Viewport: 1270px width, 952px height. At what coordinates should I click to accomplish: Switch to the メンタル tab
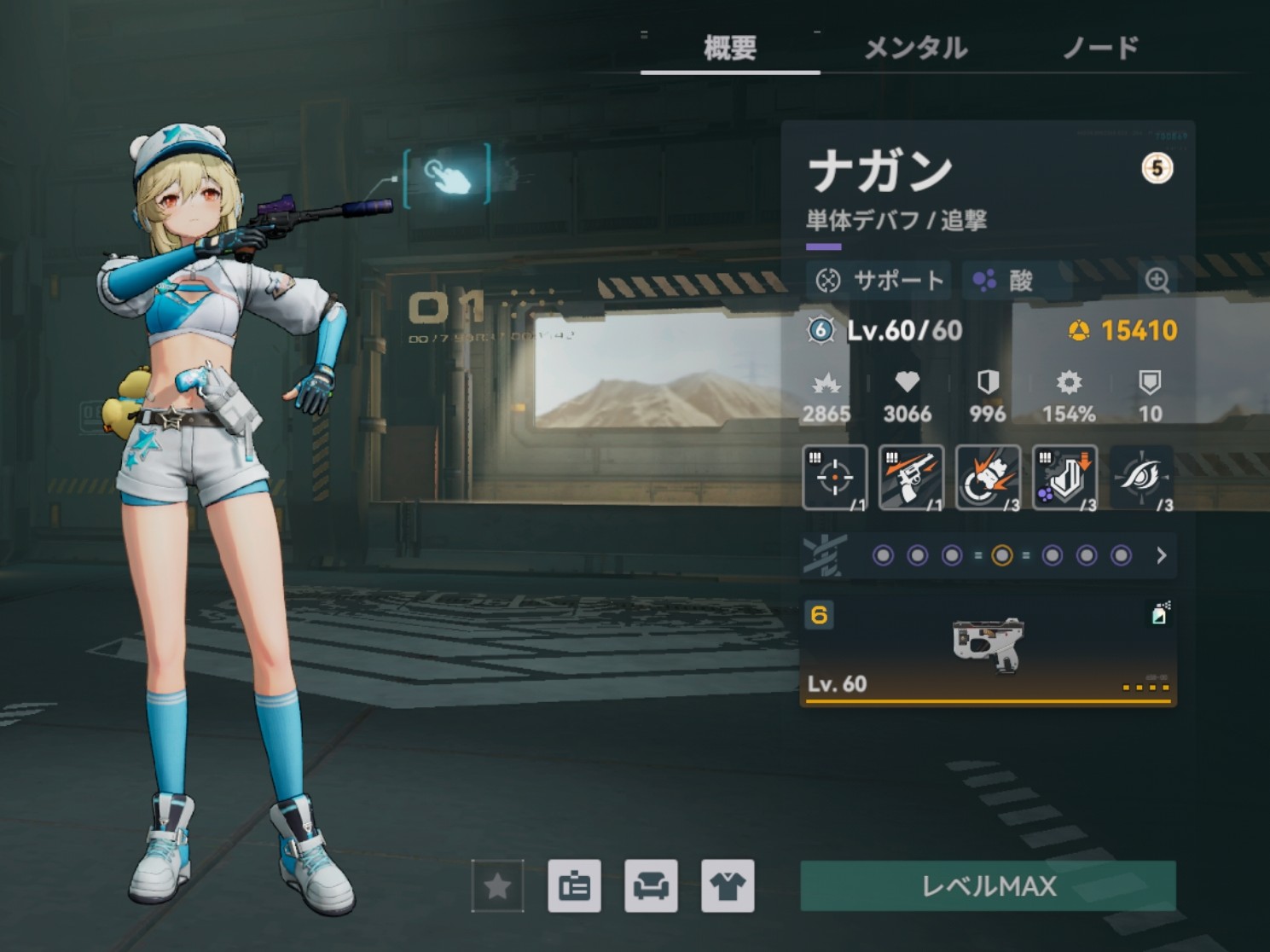click(x=915, y=48)
